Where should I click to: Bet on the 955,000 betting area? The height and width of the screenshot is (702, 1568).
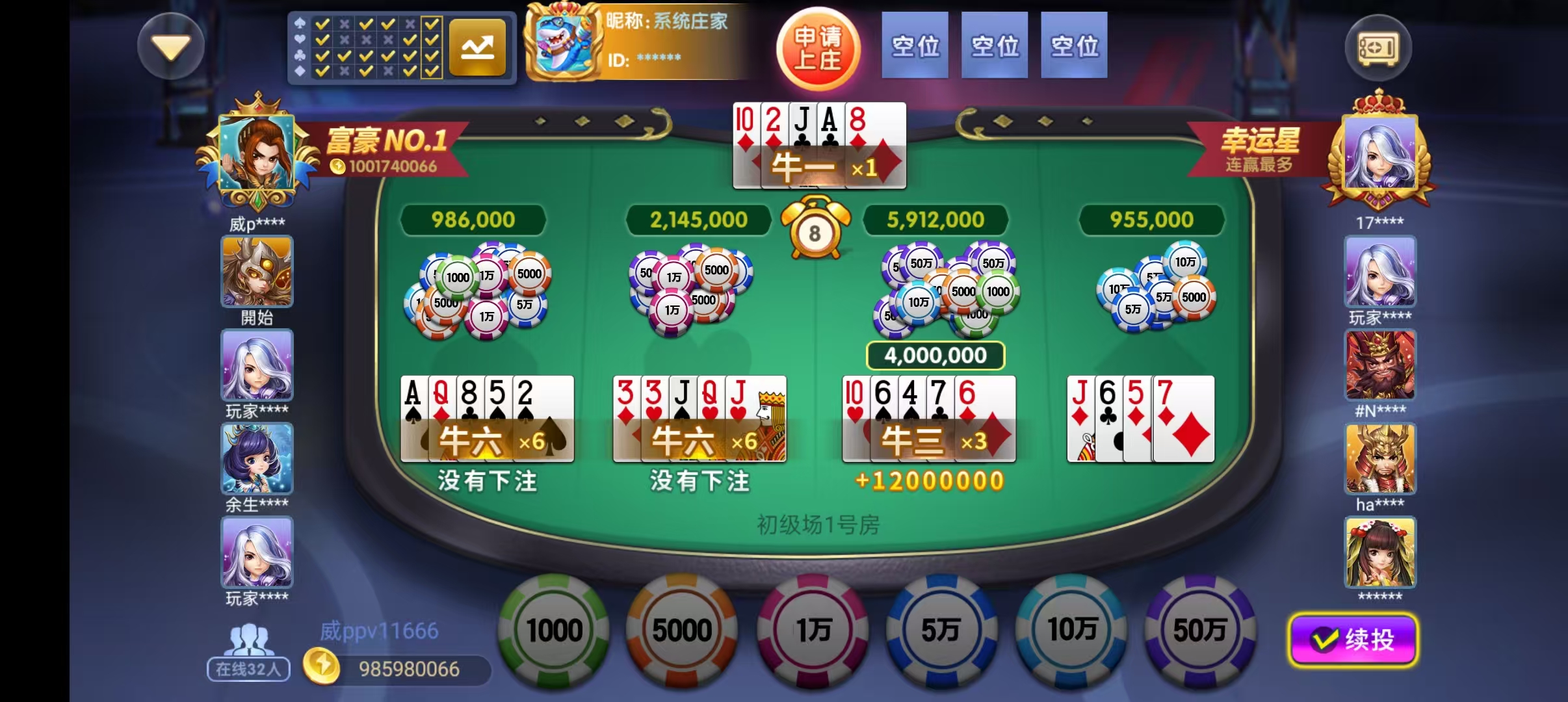[x=1154, y=292]
